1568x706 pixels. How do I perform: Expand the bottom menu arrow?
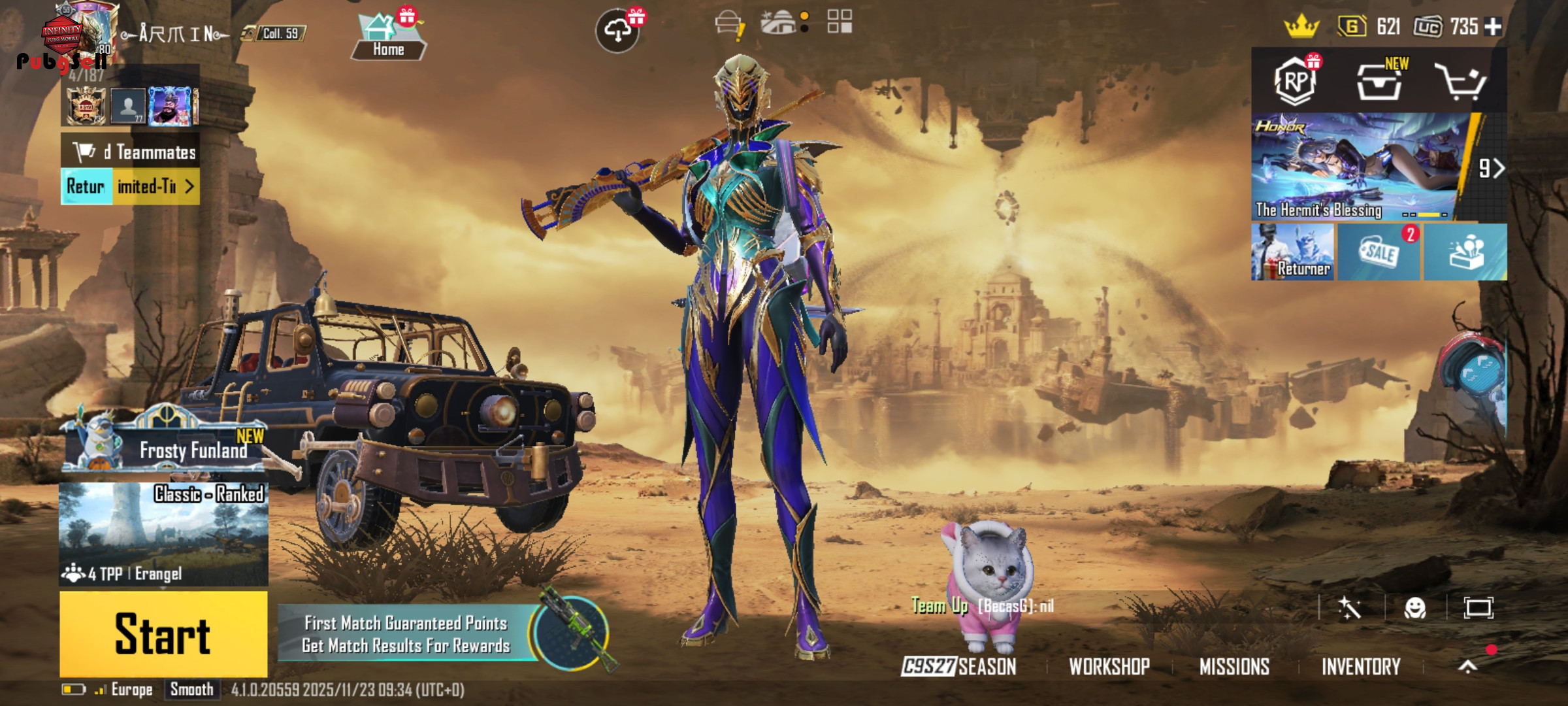click(x=1467, y=667)
